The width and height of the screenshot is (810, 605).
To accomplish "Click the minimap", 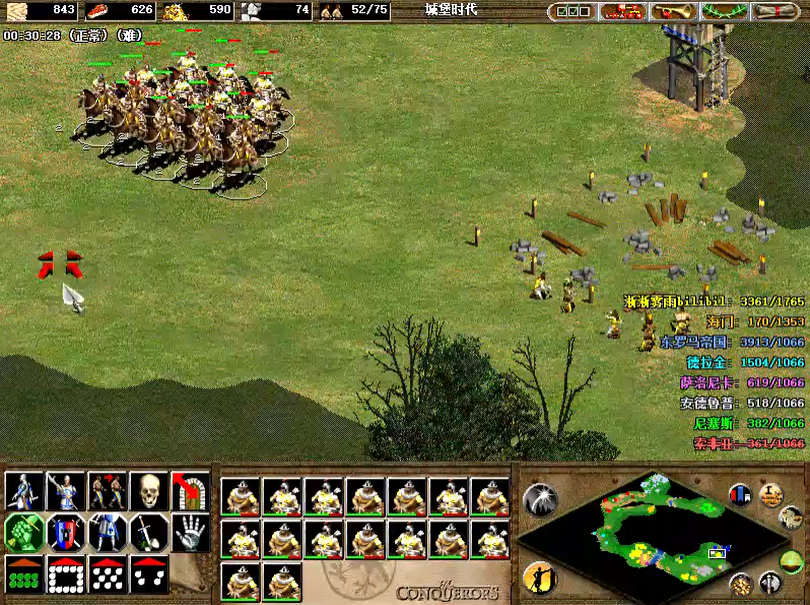I will pos(650,531).
